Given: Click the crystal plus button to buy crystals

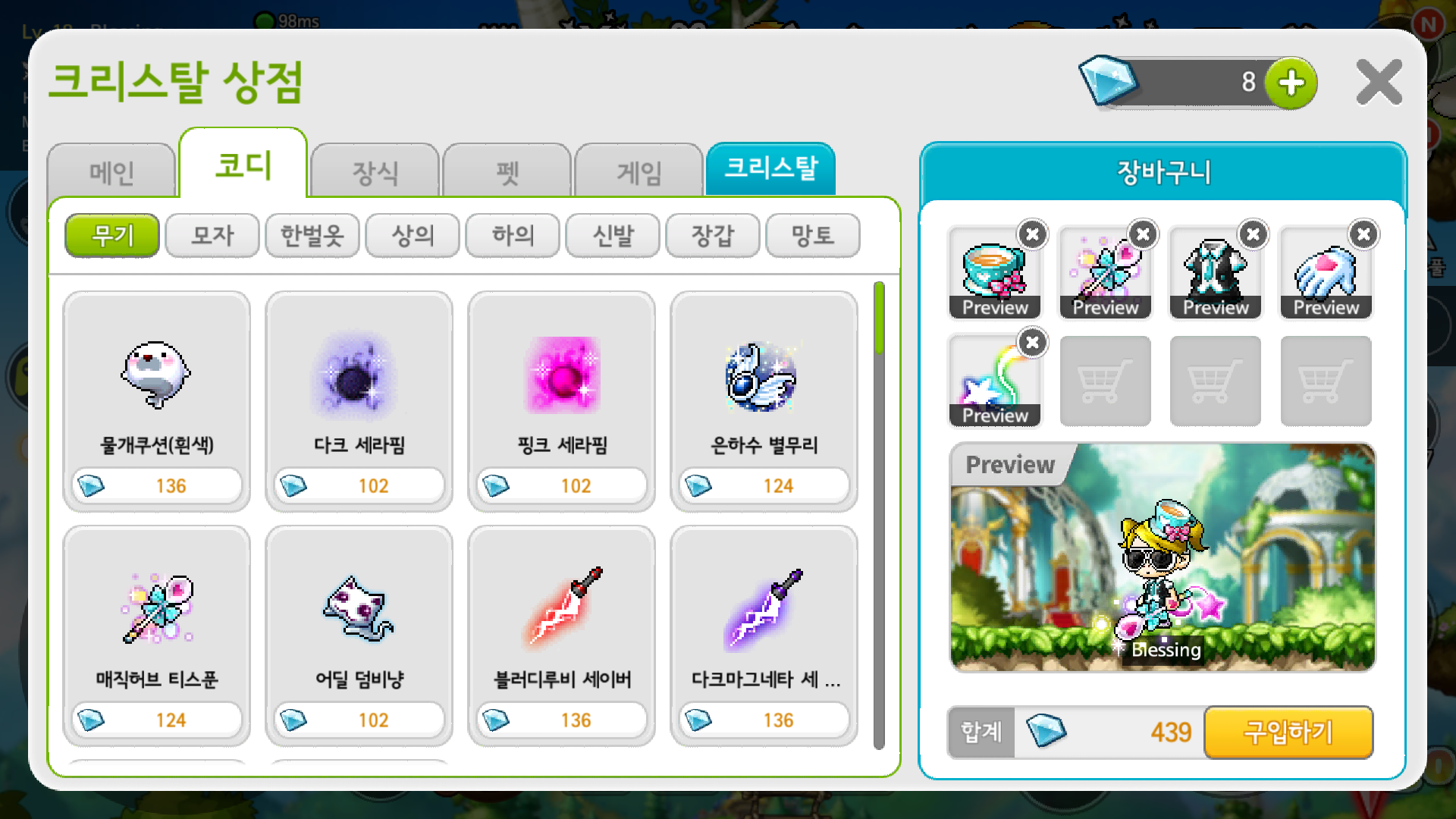Looking at the screenshot, I should pyautogui.click(x=1291, y=83).
